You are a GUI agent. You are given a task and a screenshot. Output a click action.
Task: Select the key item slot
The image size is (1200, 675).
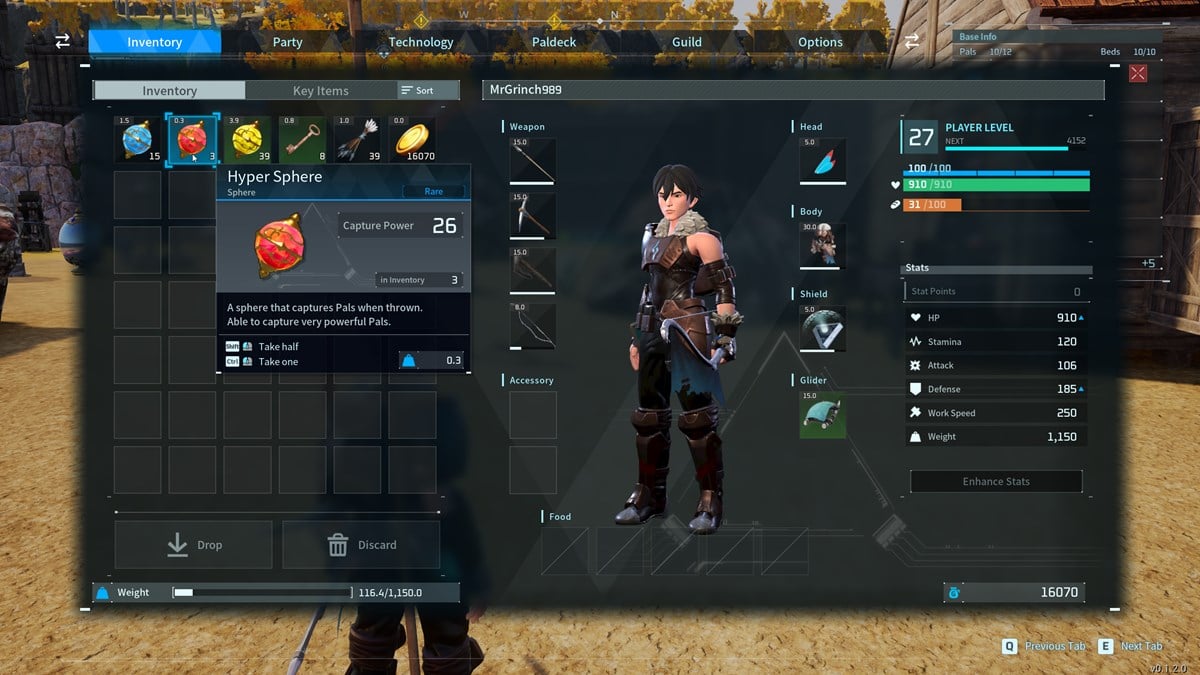coord(302,140)
